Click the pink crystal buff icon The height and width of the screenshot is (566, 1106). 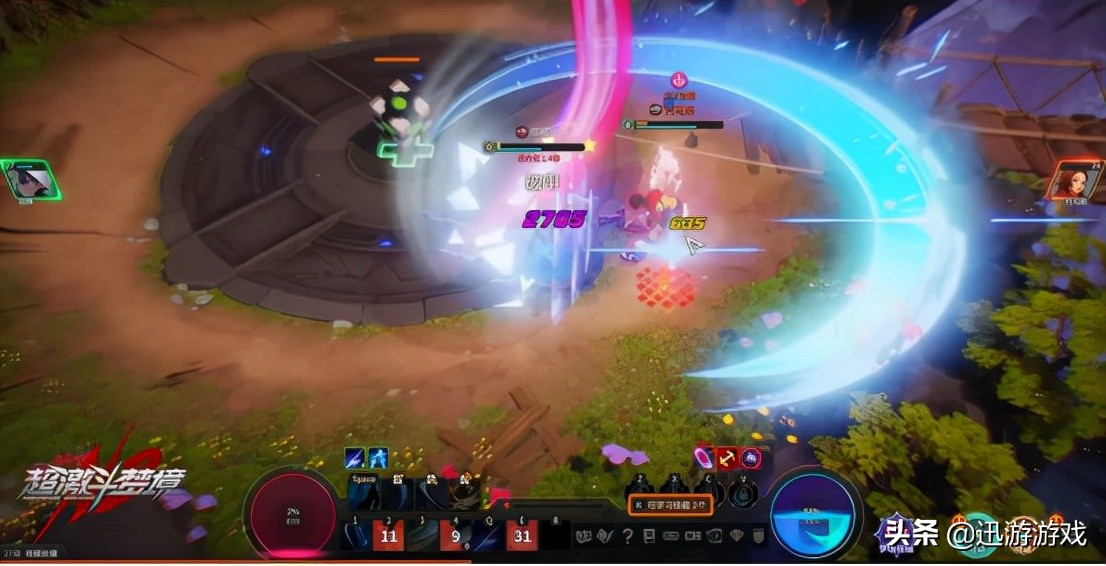click(704, 458)
